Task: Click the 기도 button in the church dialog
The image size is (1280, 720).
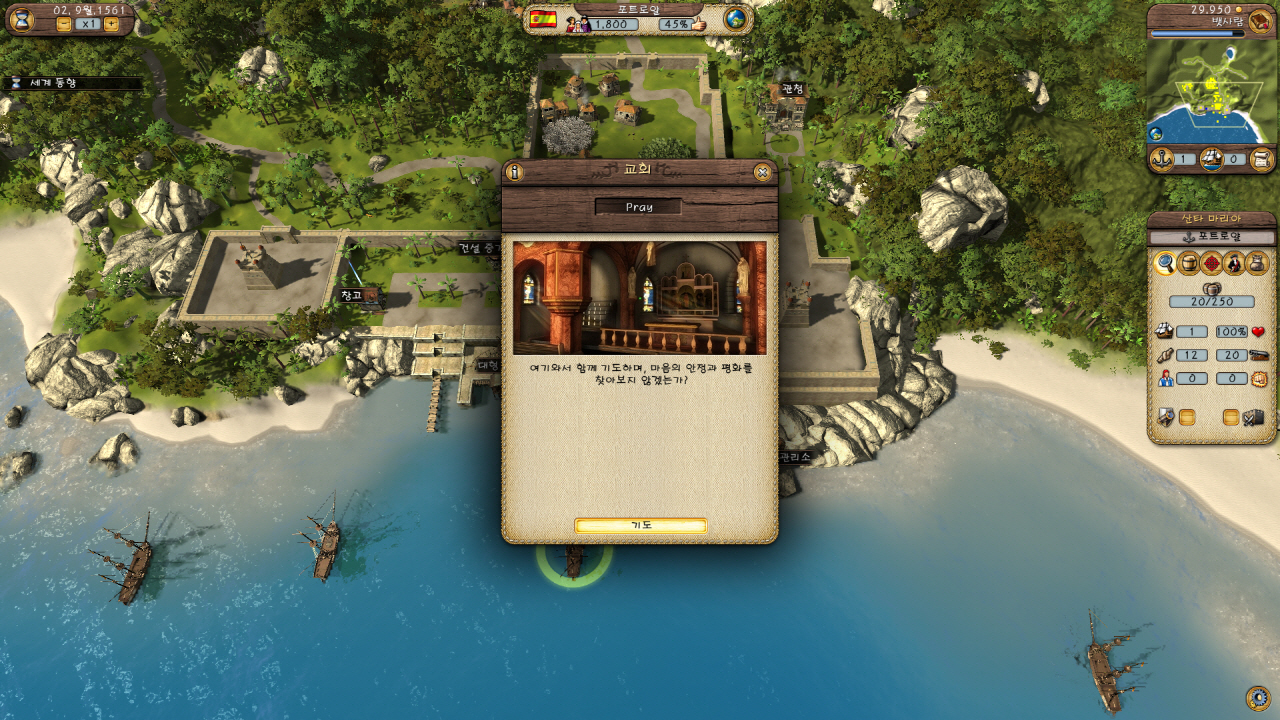Action: pyautogui.click(x=640, y=526)
